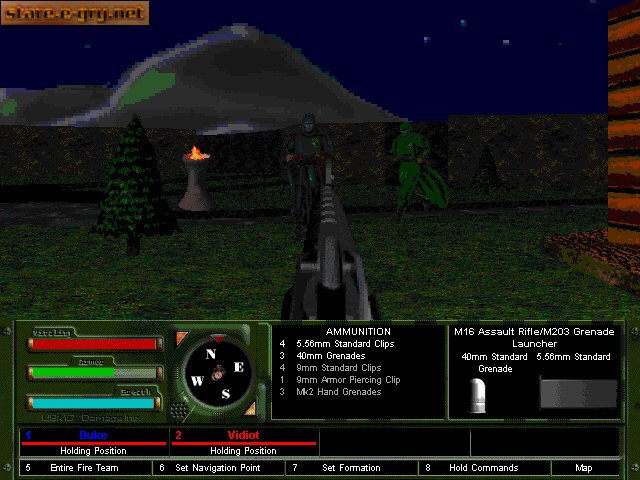Screen dimensions: 640x480
Task: Select the 5.56mm Standard clip icon
Action: pyautogui.click(x=578, y=393)
